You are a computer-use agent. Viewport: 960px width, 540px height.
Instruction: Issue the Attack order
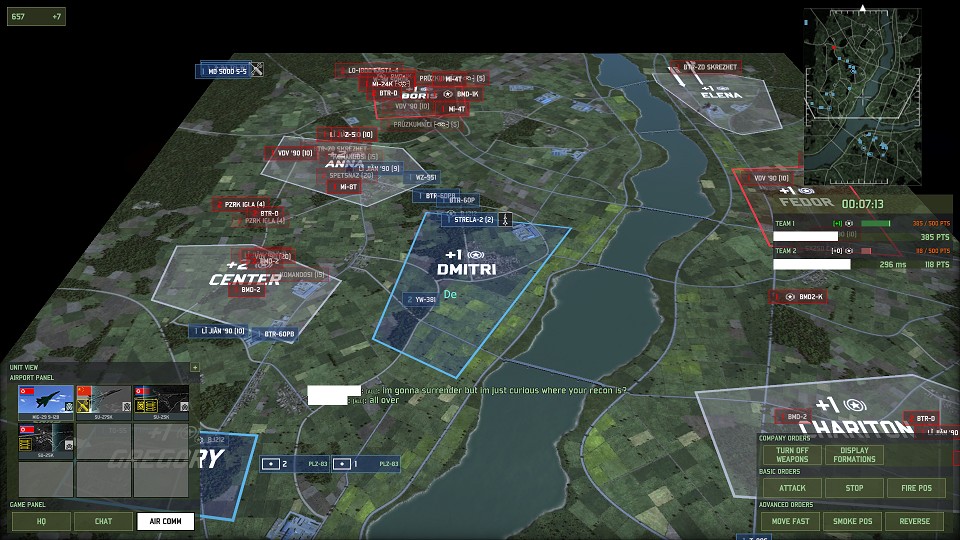[792, 489]
